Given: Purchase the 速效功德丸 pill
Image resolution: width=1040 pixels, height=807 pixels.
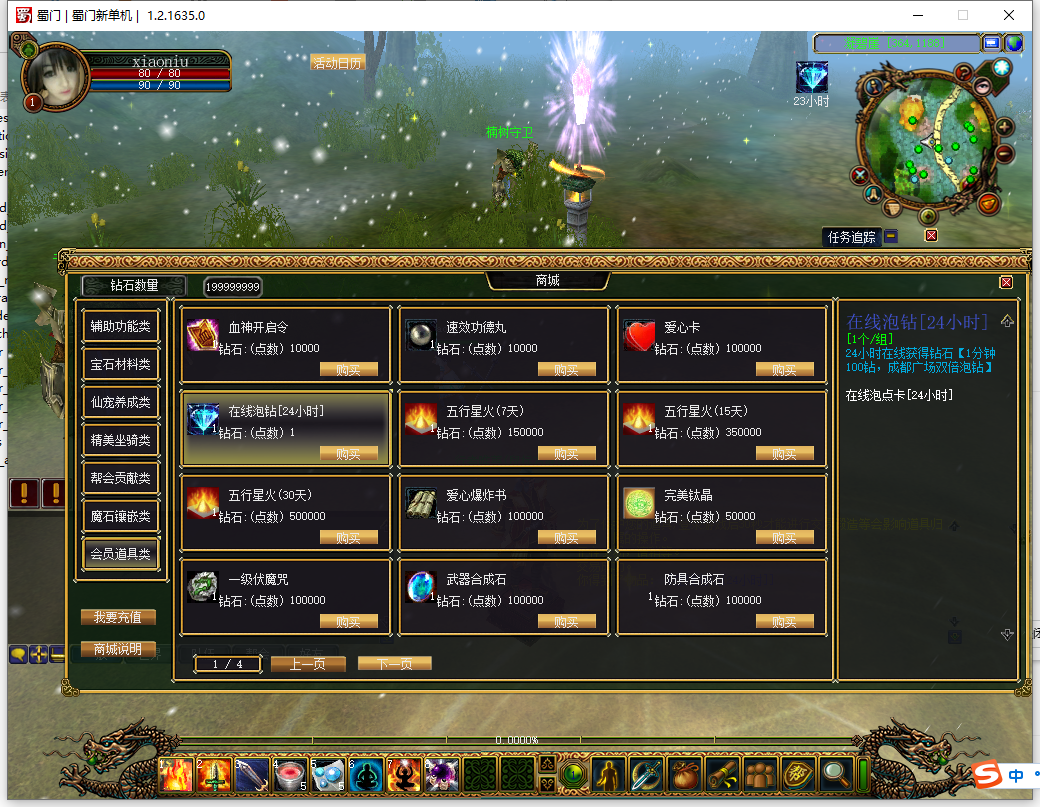Looking at the screenshot, I should [x=566, y=370].
